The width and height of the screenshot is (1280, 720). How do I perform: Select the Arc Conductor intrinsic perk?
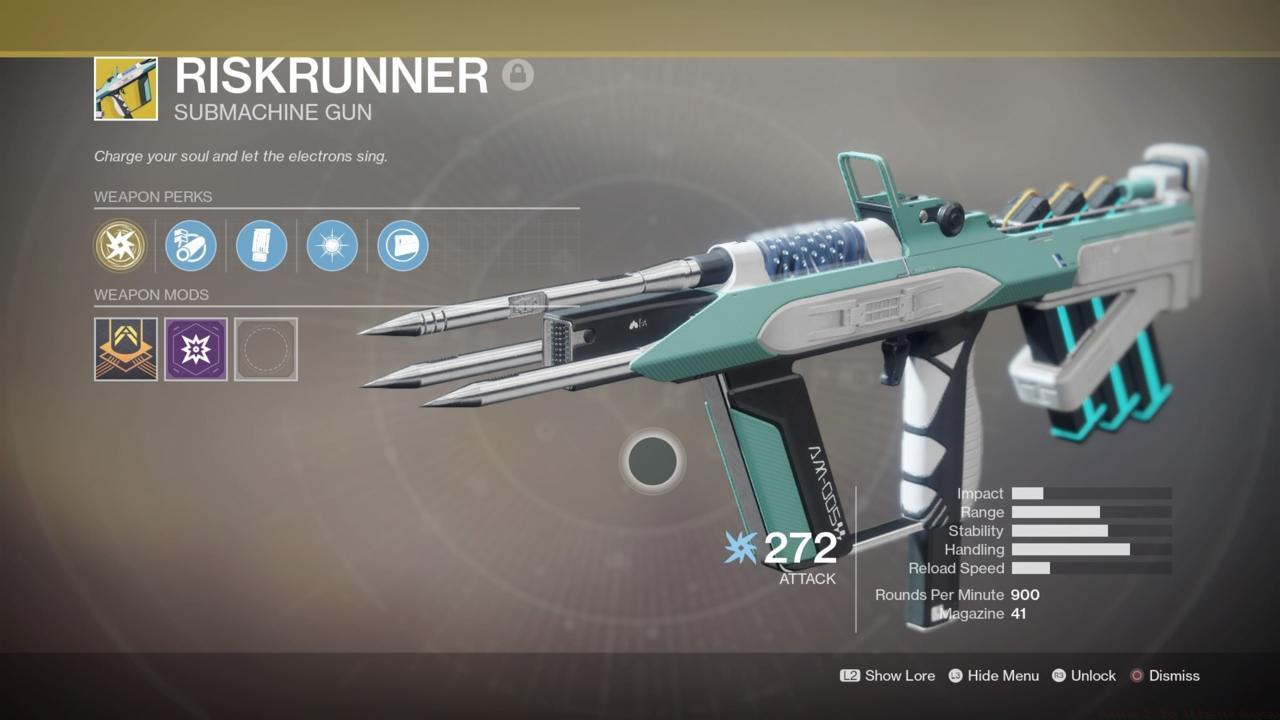pos(121,246)
